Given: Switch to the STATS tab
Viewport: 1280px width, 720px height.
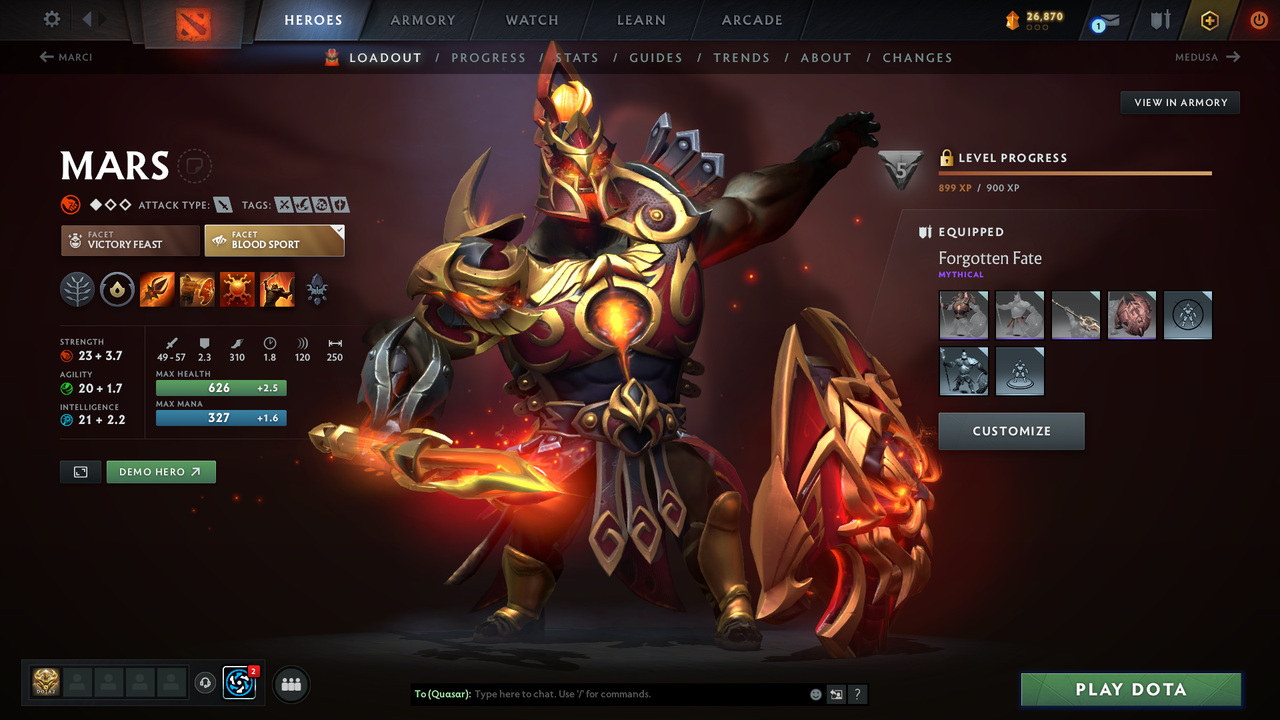Looking at the screenshot, I should coord(577,57).
